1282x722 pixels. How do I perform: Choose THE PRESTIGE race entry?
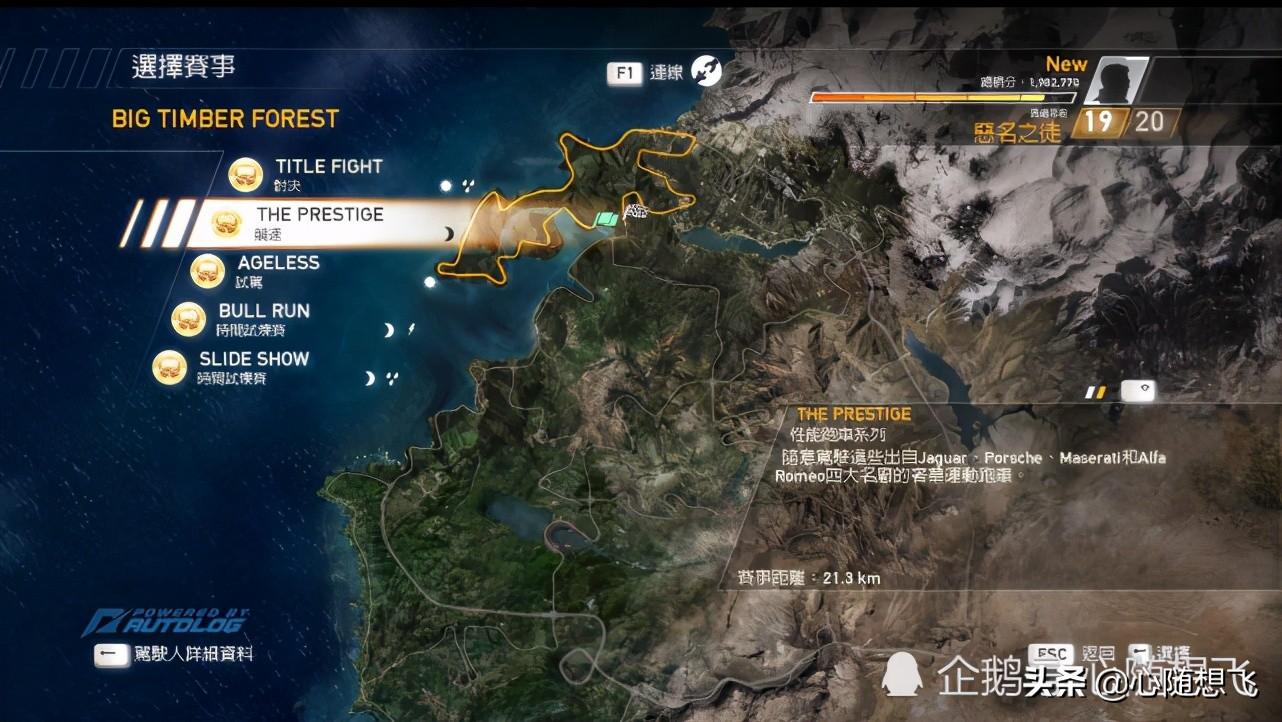(319, 215)
